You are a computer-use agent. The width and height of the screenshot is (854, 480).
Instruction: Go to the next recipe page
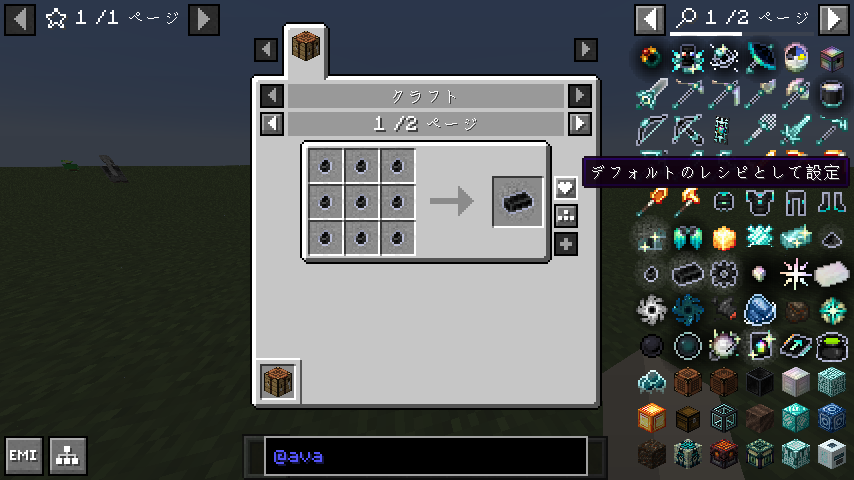point(580,124)
